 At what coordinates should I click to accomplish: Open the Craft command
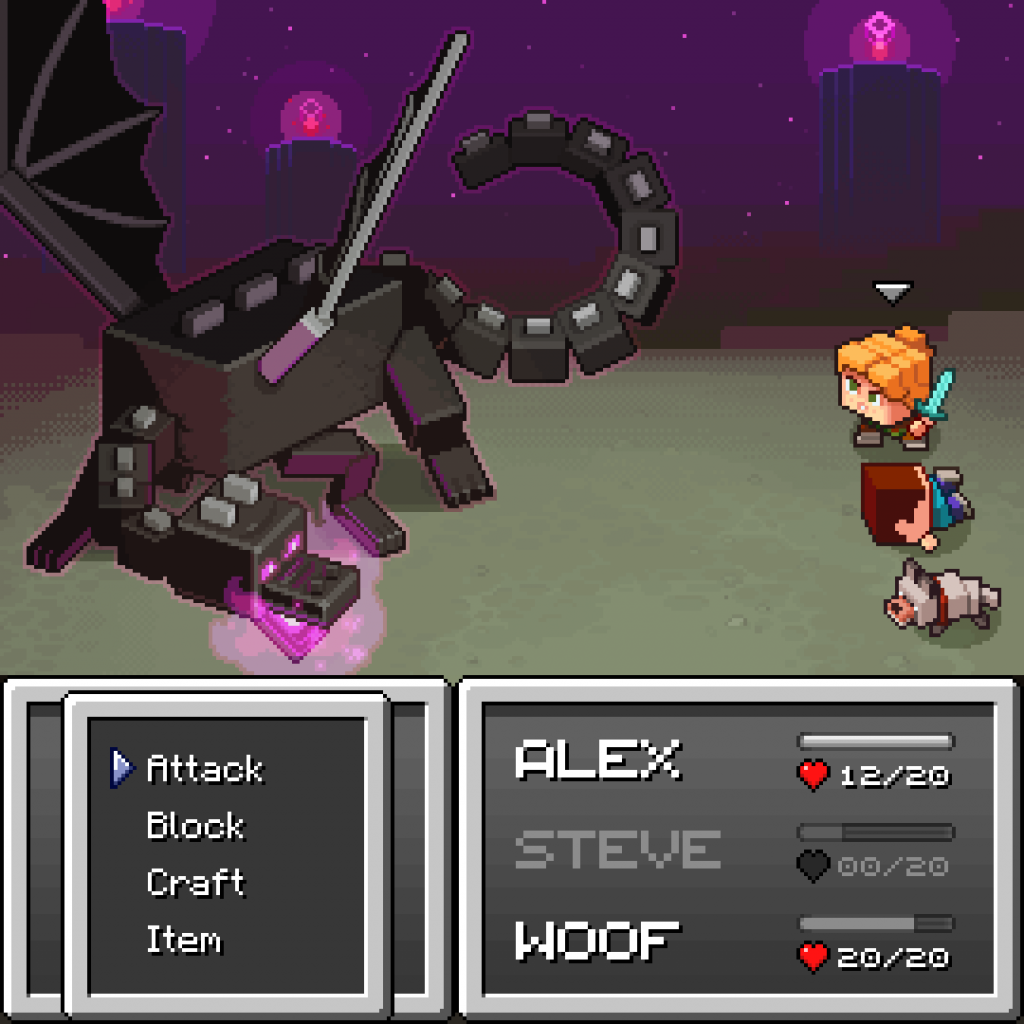click(195, 883)
